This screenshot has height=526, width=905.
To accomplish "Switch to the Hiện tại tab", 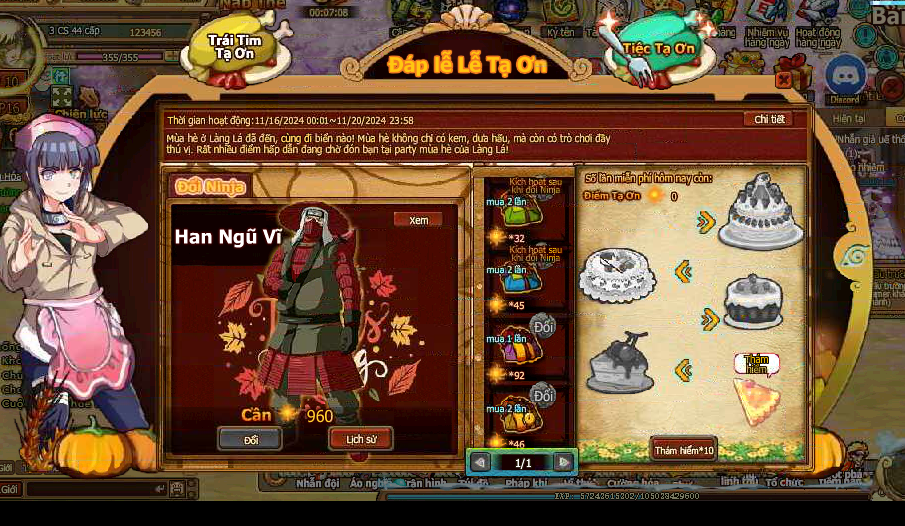I will click(x=849, y=118).
